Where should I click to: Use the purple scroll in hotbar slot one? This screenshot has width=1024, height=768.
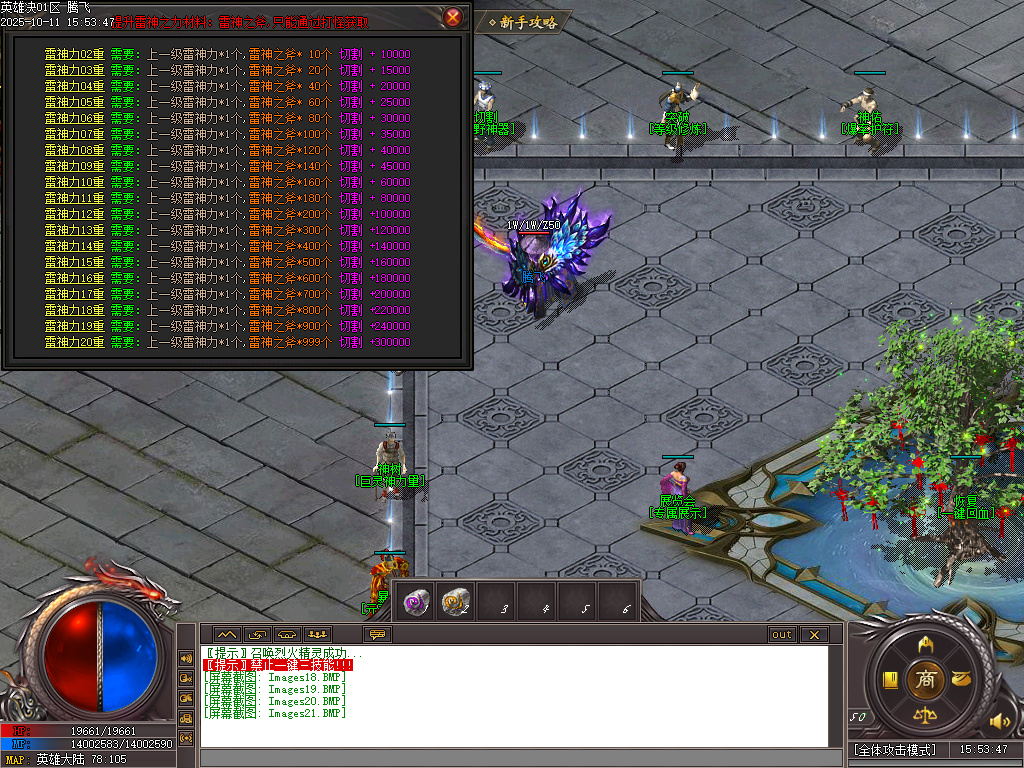[x=417, y=600]
